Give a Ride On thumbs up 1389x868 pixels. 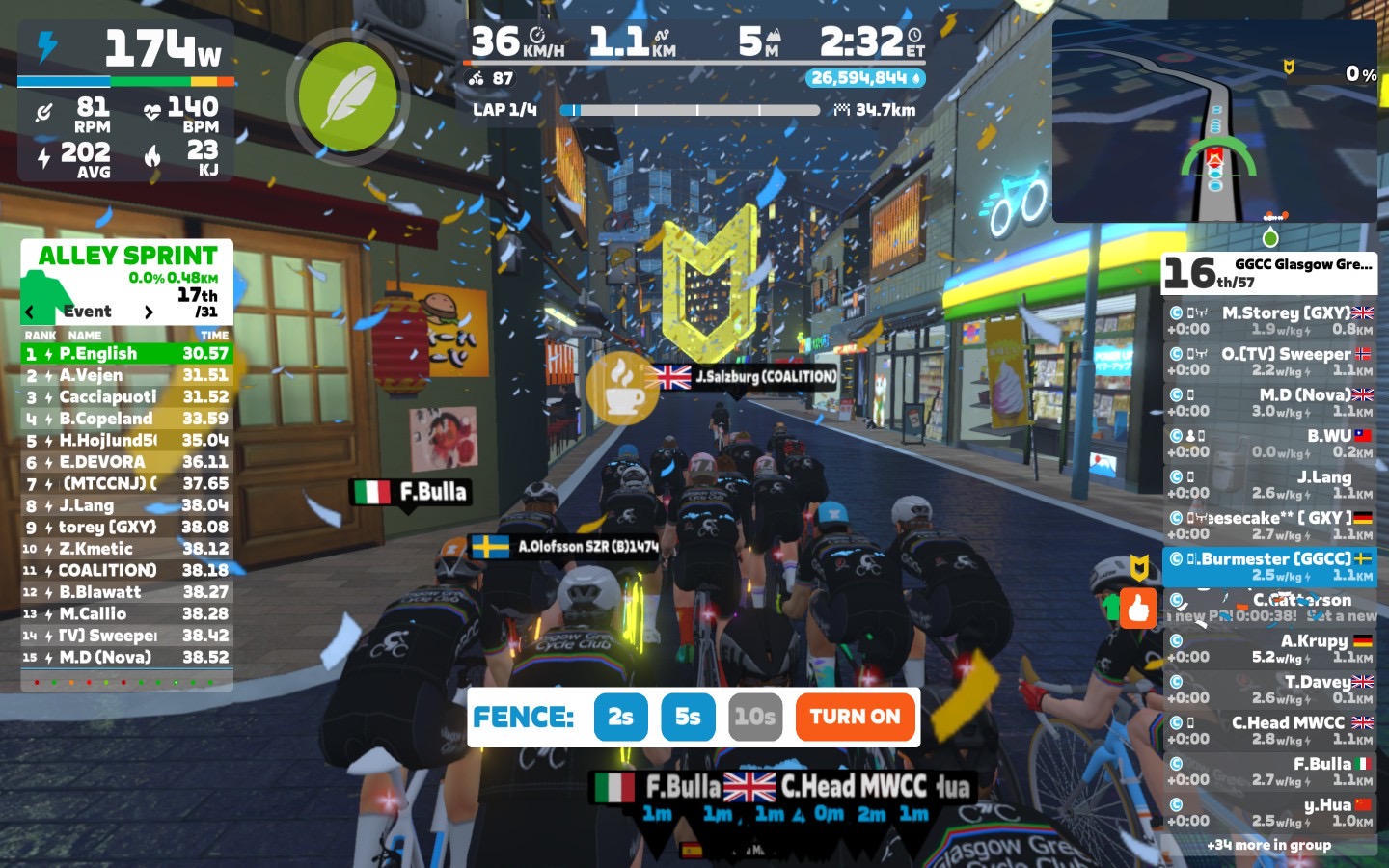tap(1138, 609)
